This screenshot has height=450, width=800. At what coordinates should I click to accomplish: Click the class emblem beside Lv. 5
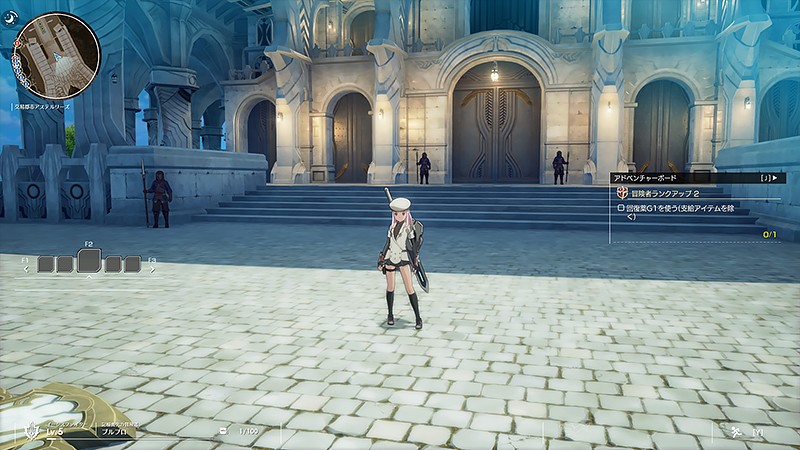32,433
